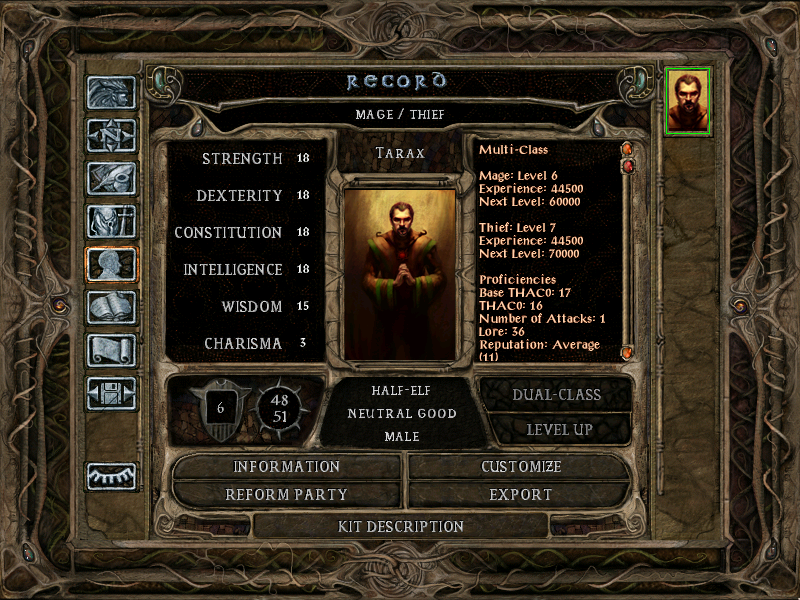Image resolution: width=800 pixels, height=600 pixels.
Task: Click the closed-eye rest button
Action: coord(111,477)
